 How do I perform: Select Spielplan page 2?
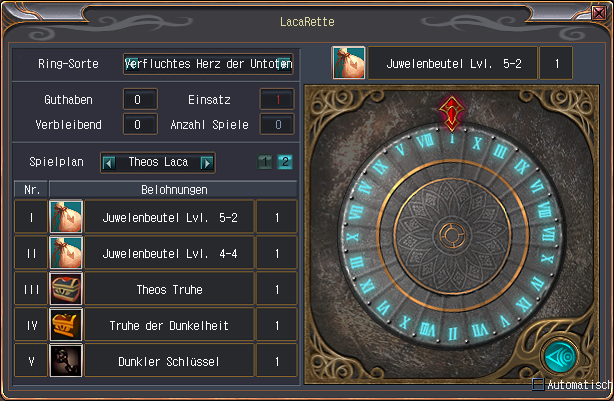[284, 162]
